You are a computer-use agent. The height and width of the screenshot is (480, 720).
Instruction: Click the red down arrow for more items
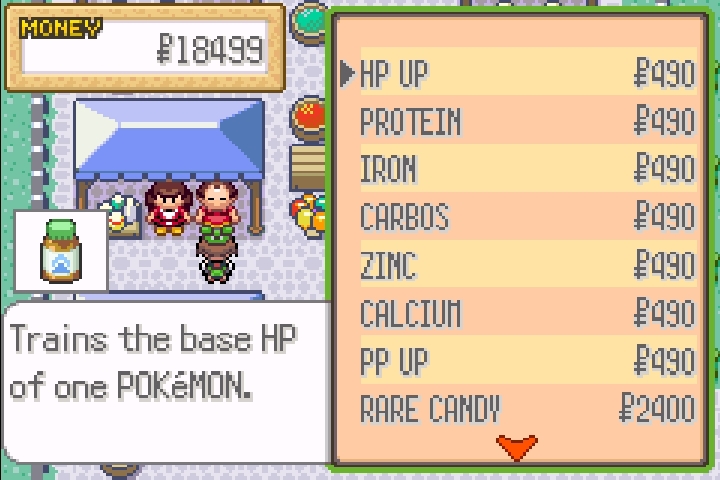[516, 446]
